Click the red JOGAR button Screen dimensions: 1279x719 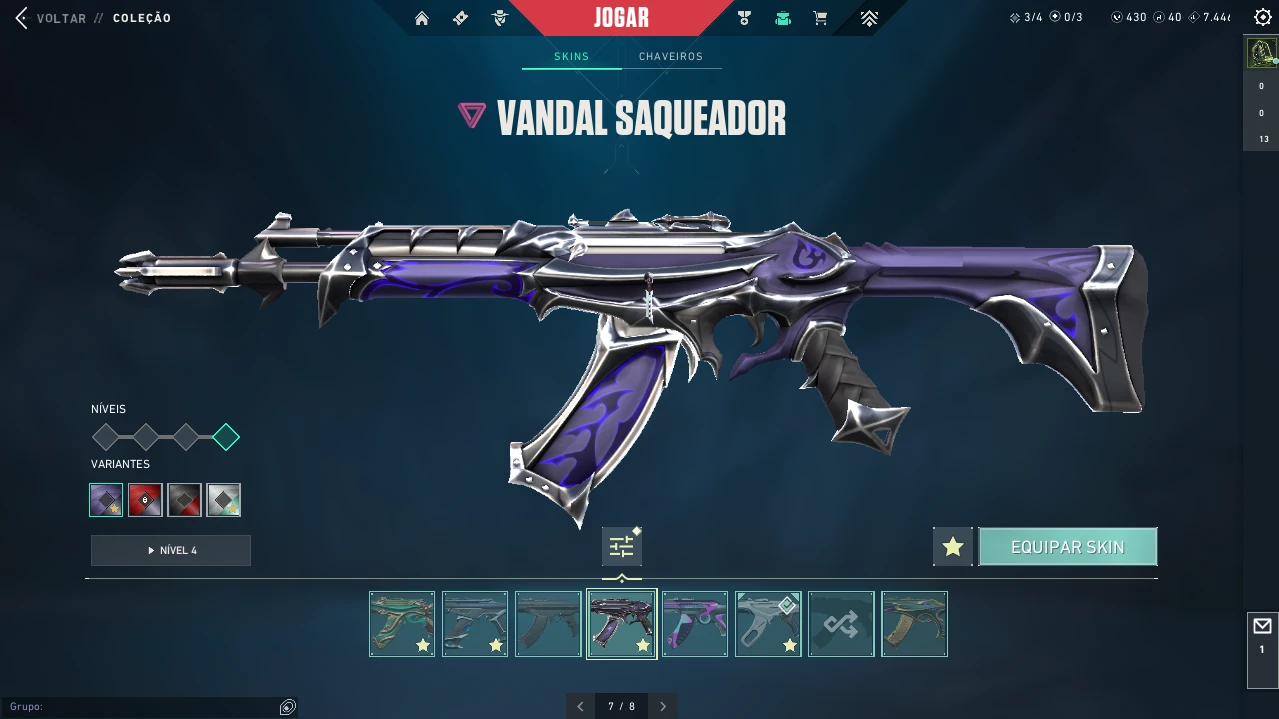(621, 18)
